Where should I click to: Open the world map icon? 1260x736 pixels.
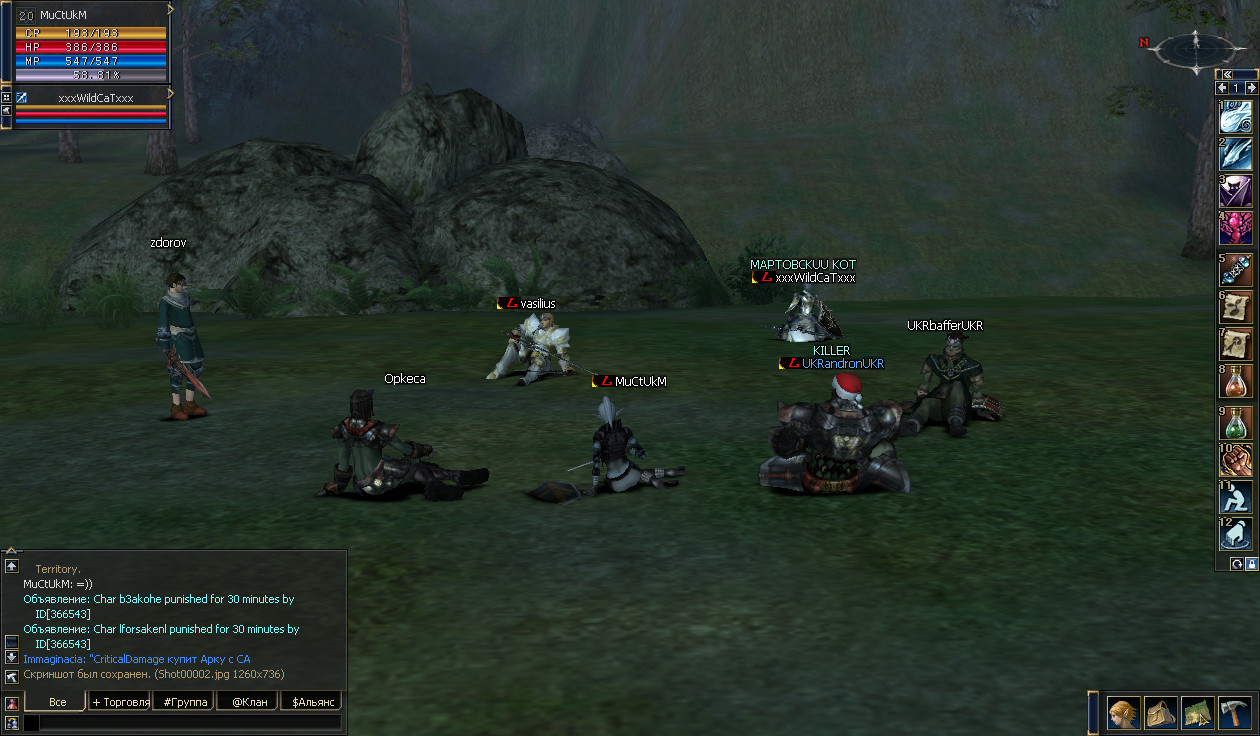[x=1198, y=712]
